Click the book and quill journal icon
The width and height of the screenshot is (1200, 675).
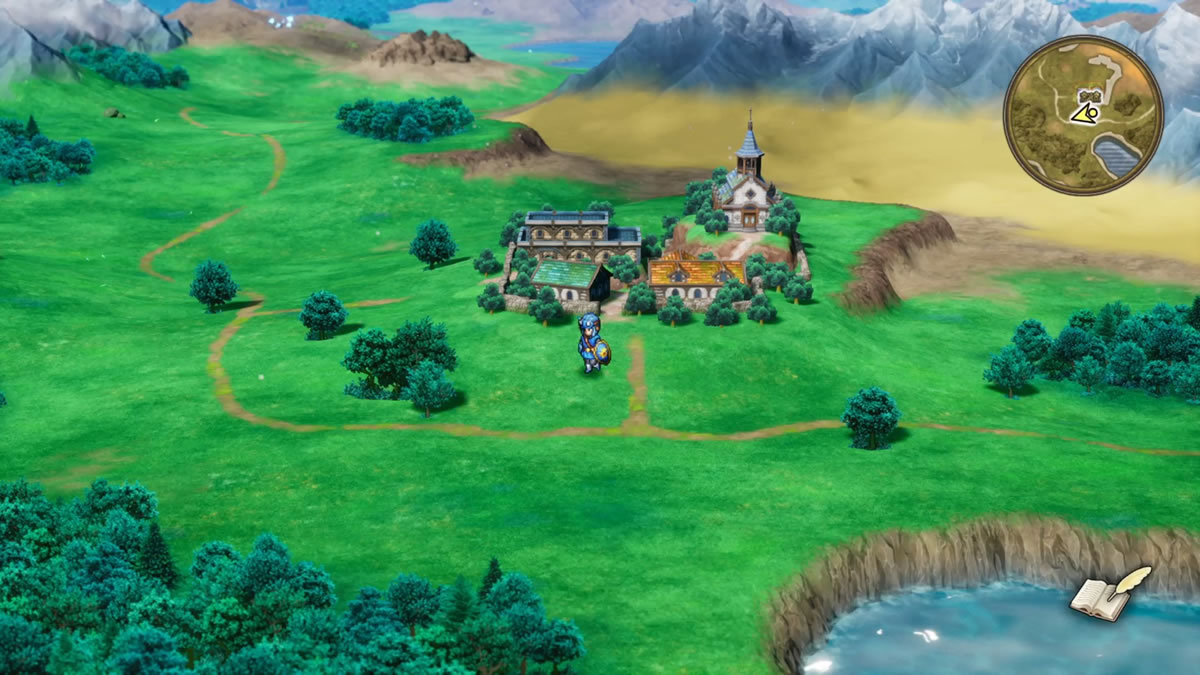(1110, 594)
